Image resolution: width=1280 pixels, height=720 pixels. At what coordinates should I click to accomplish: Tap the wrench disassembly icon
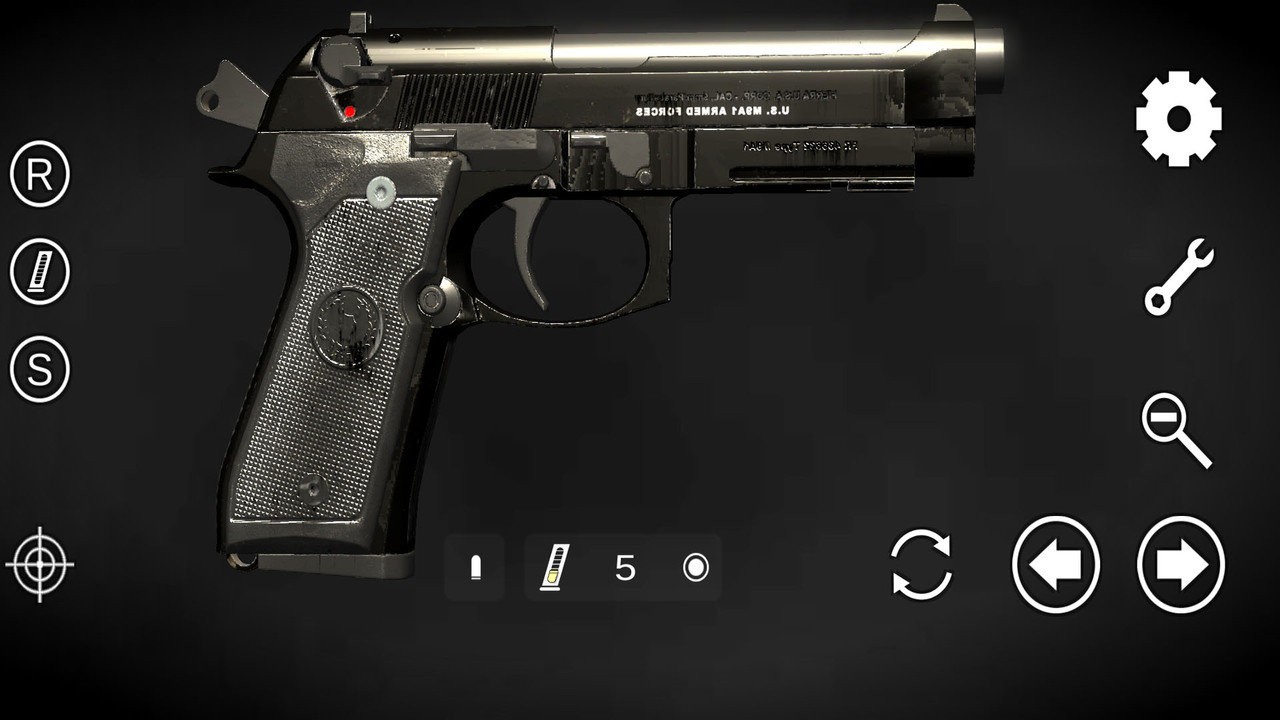click(x=1178, y=276)
